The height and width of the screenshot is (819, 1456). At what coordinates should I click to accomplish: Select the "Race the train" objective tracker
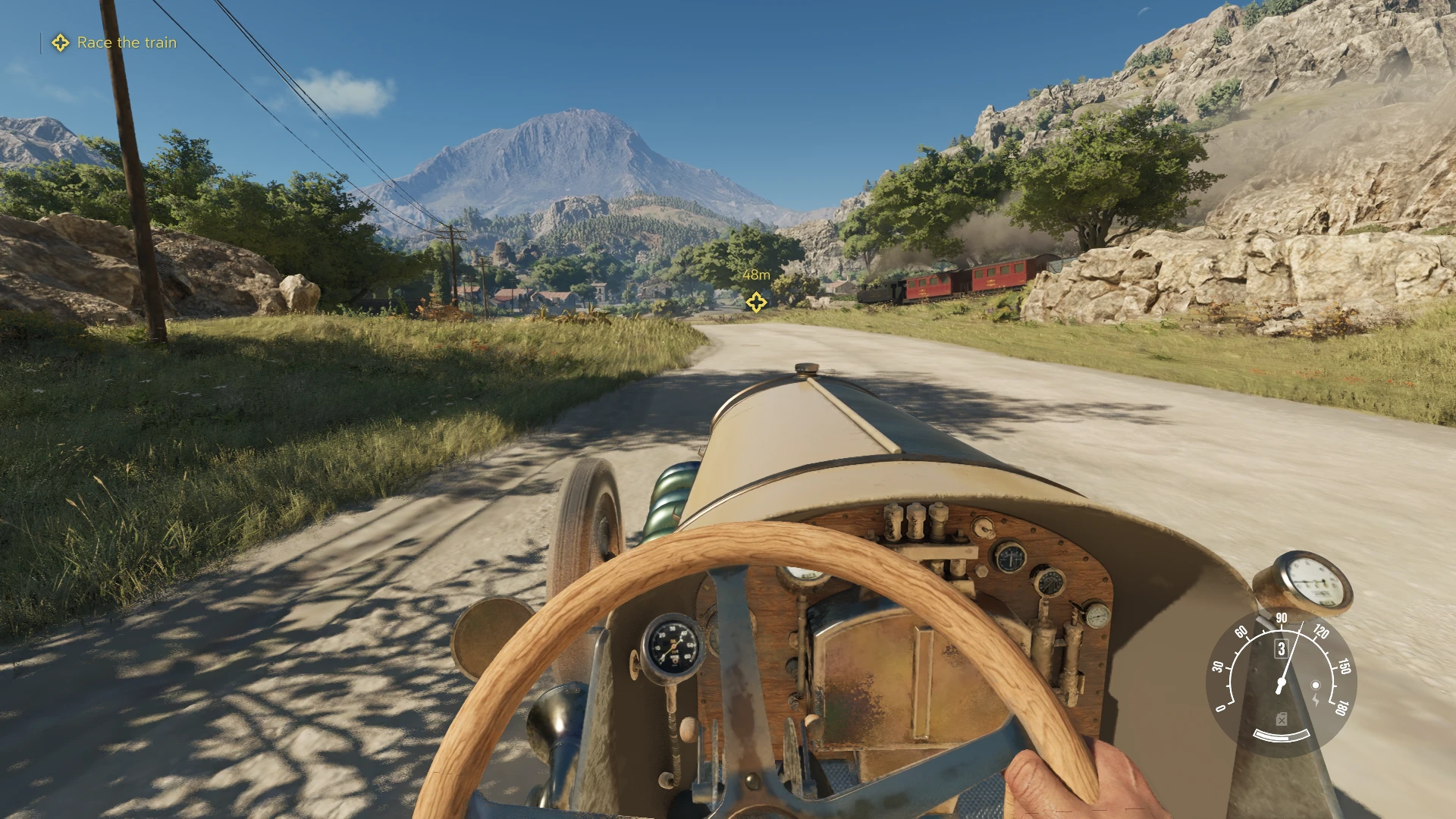point(126,43)
